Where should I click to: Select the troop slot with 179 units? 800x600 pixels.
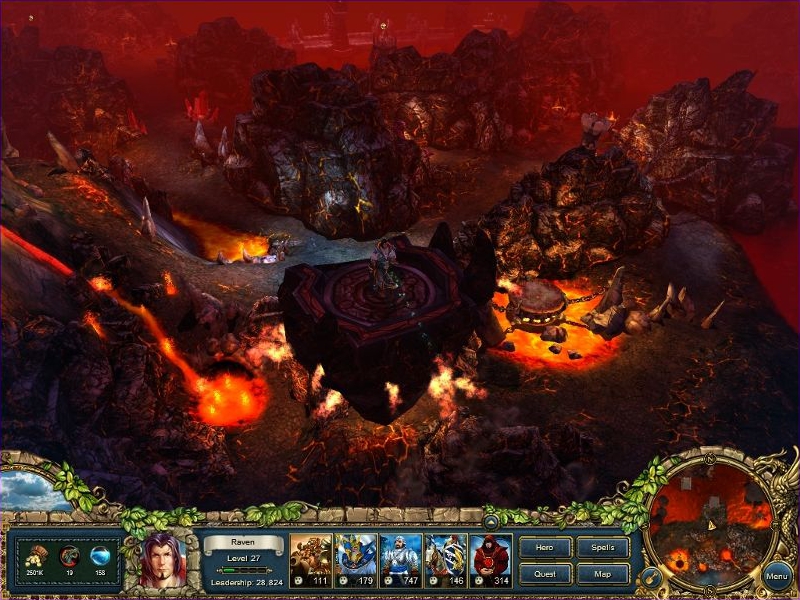tap(355, 558)
